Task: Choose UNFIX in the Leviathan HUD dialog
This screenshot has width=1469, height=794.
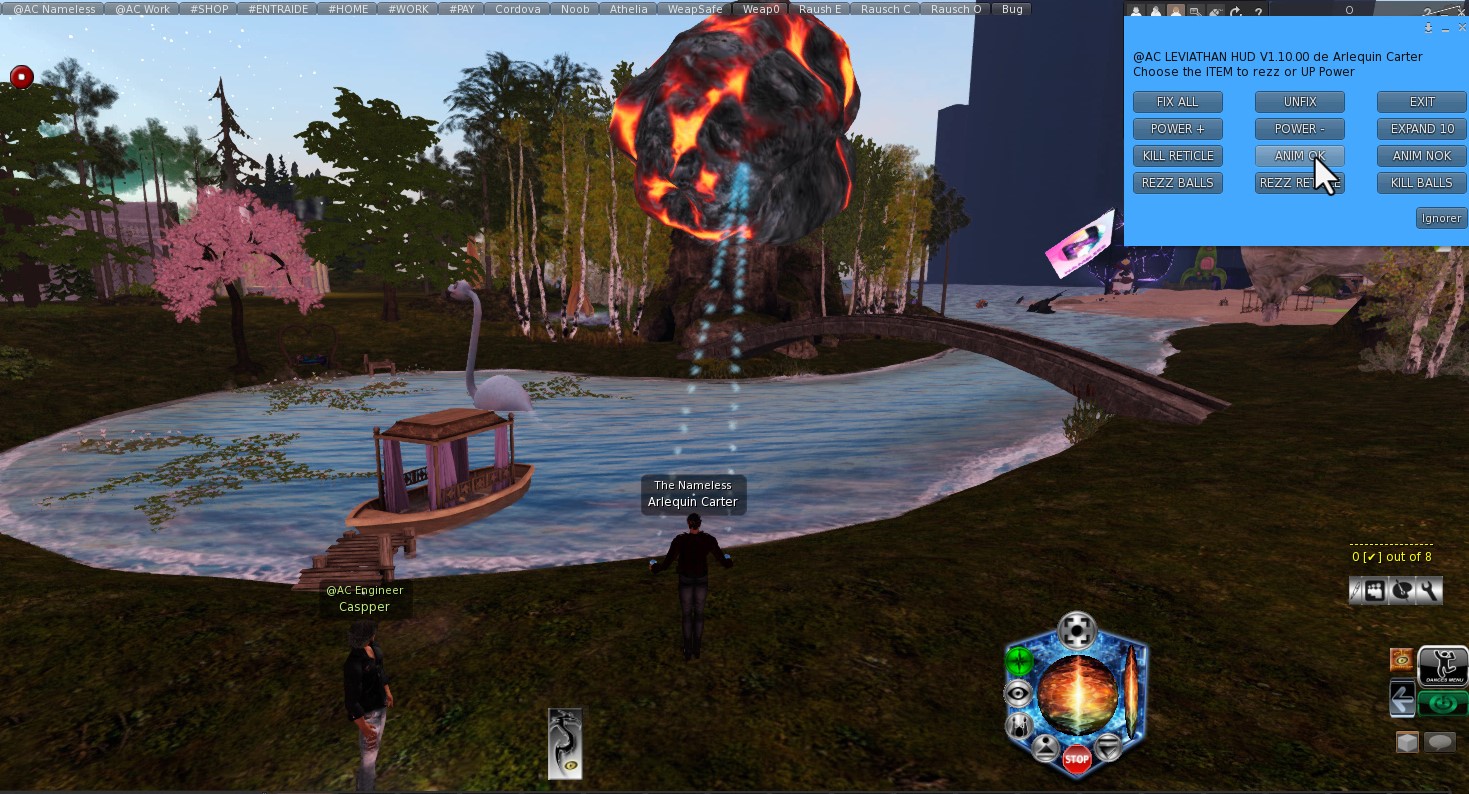Action: tap(1299, 102)
